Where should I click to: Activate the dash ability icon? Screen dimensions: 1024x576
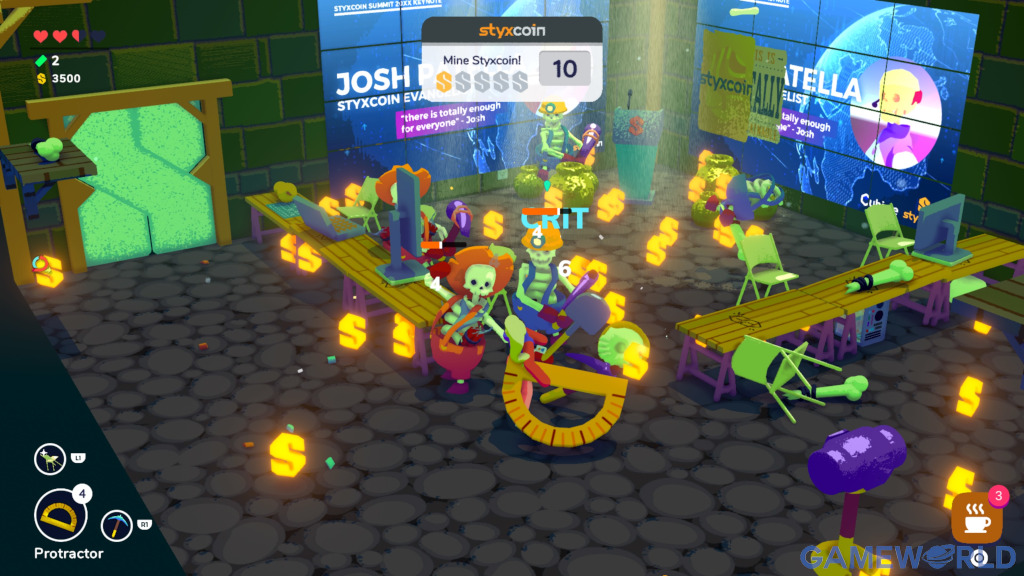48,459
